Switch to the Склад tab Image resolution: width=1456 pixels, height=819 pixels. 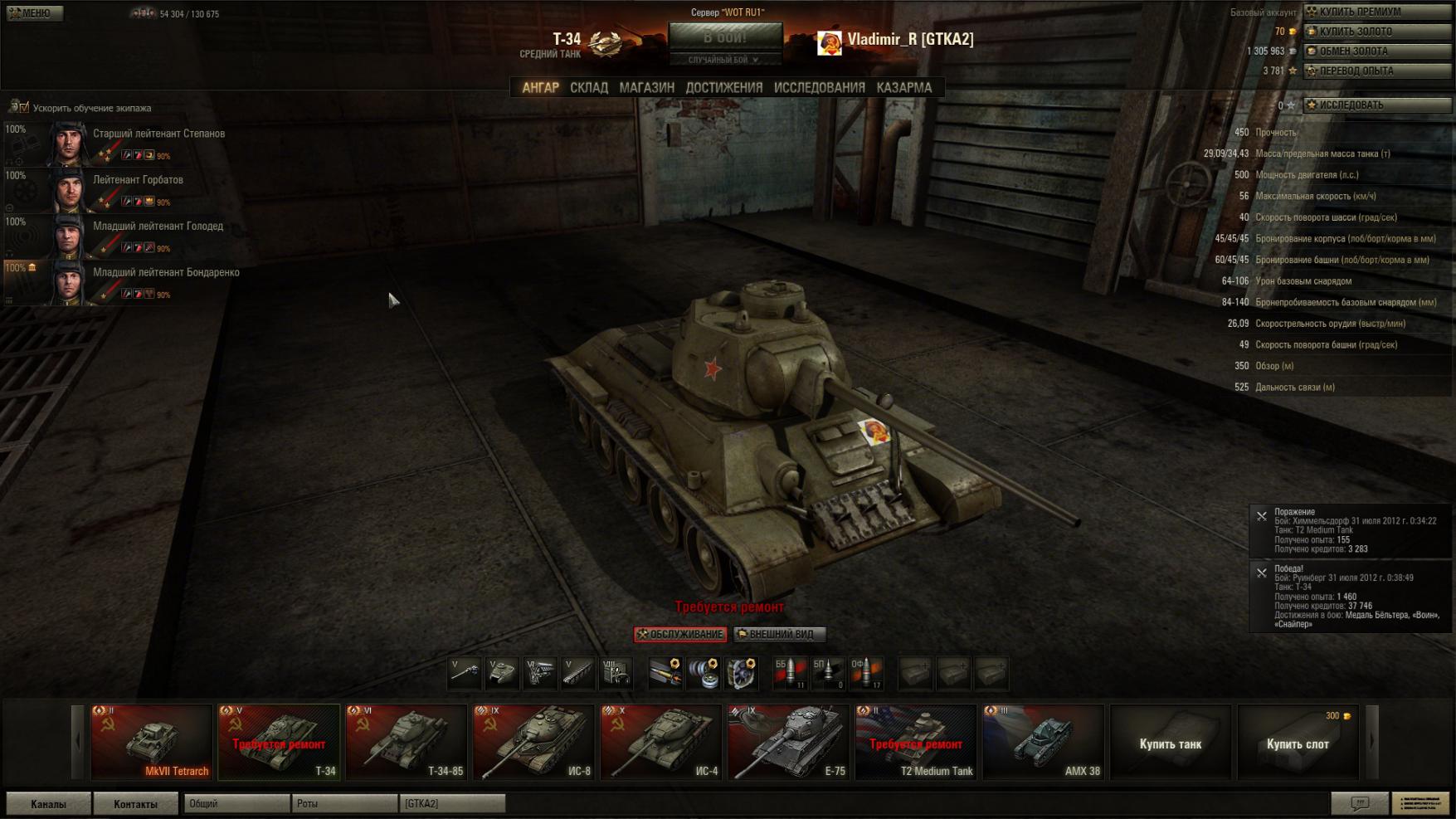click(x=588, y=87)
